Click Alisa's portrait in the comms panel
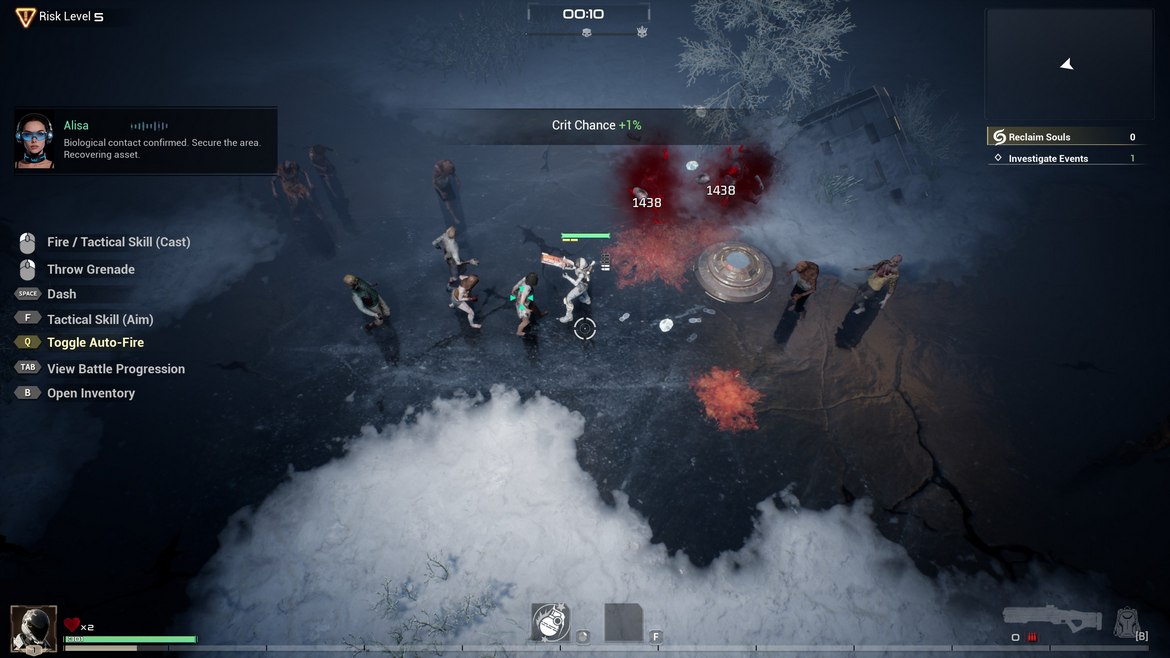 pyautogui.click(x=35, y=140)
